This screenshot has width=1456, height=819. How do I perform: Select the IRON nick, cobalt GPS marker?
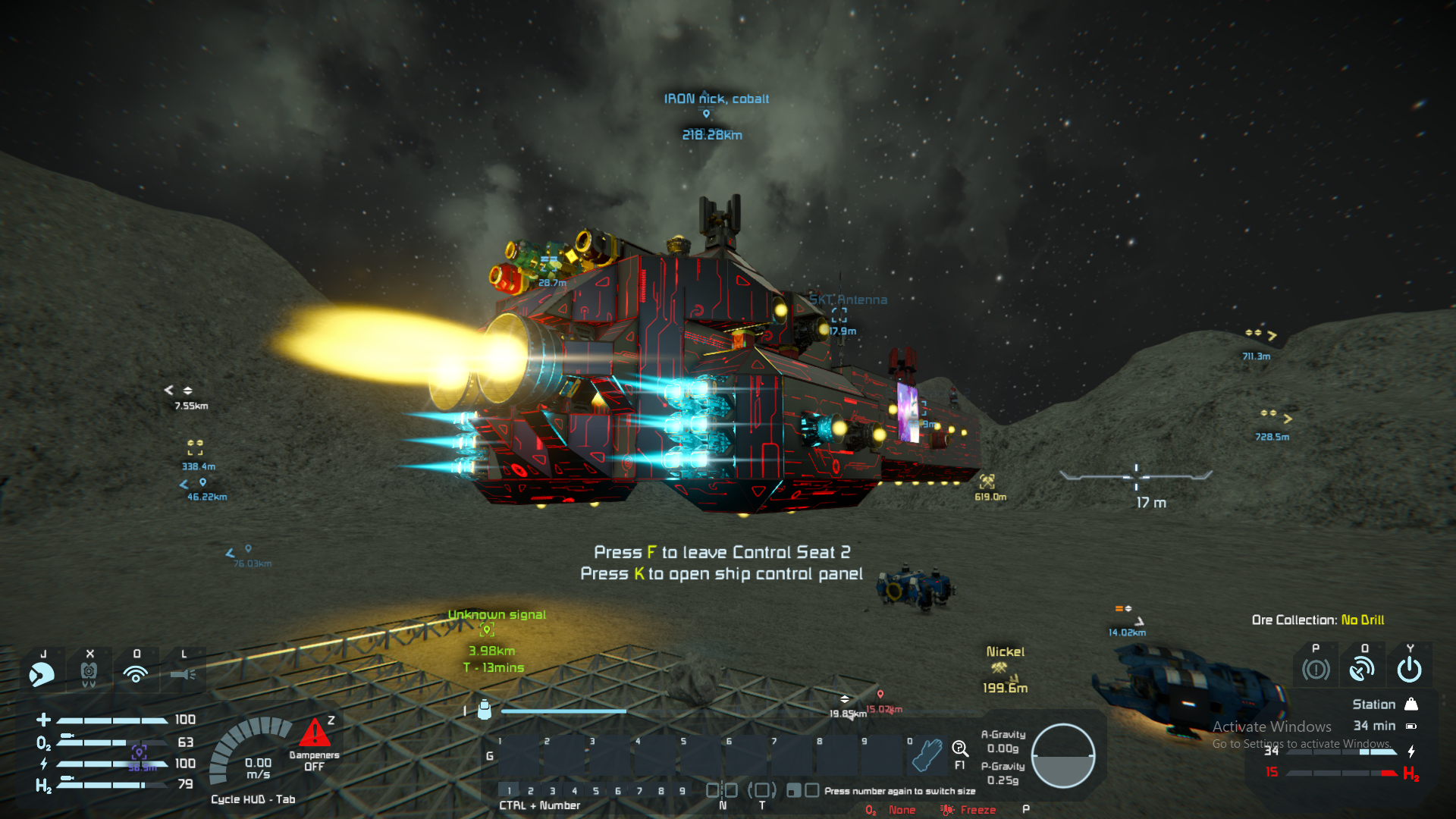[706, 114]
